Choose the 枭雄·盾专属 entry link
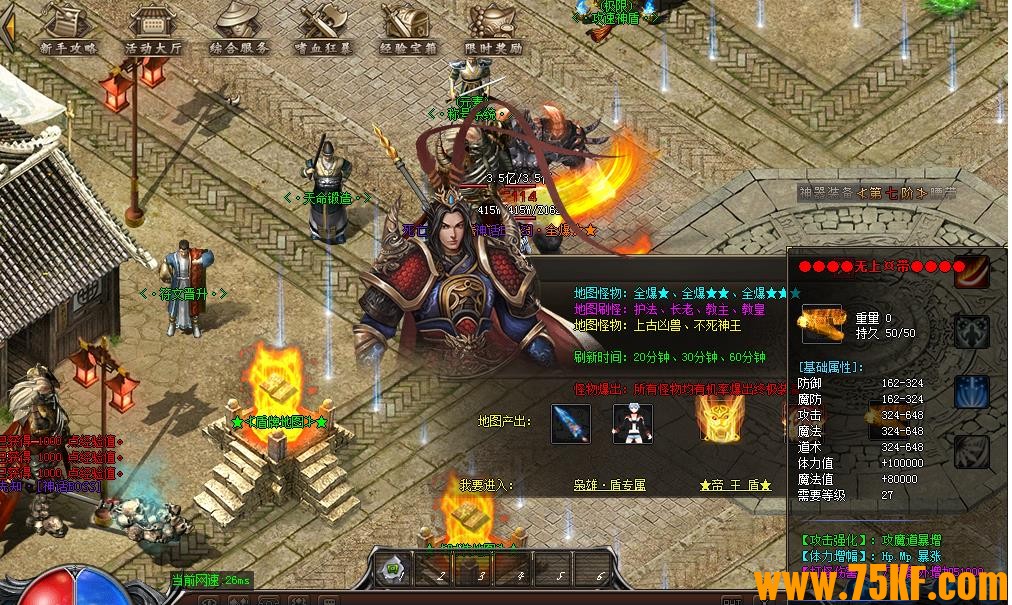The height and width of the screenshot is (605, 1012). [609, 485]
